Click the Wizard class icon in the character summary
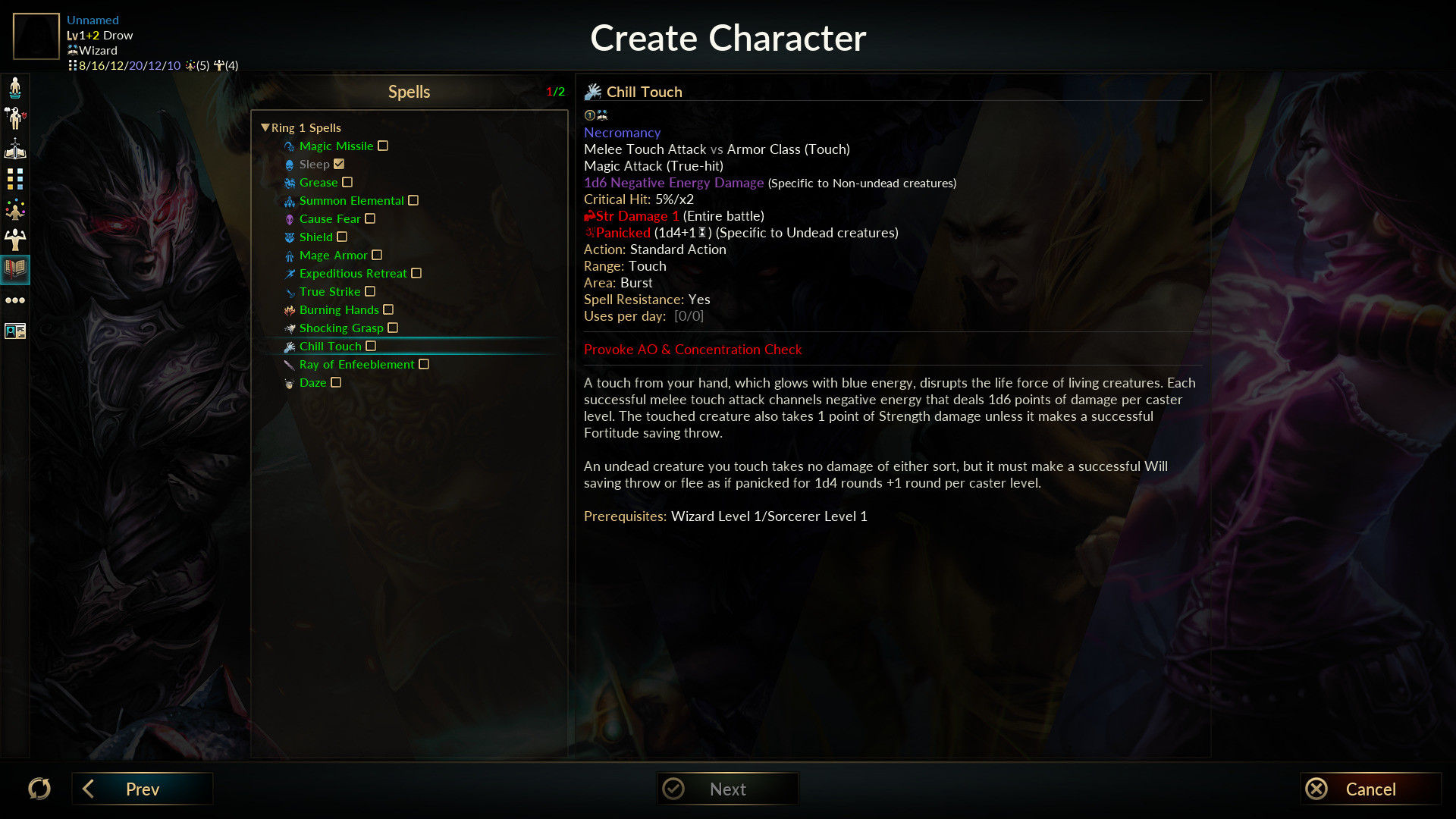The height and width of the screenshot is (819, 1456). tap(73, 50)
